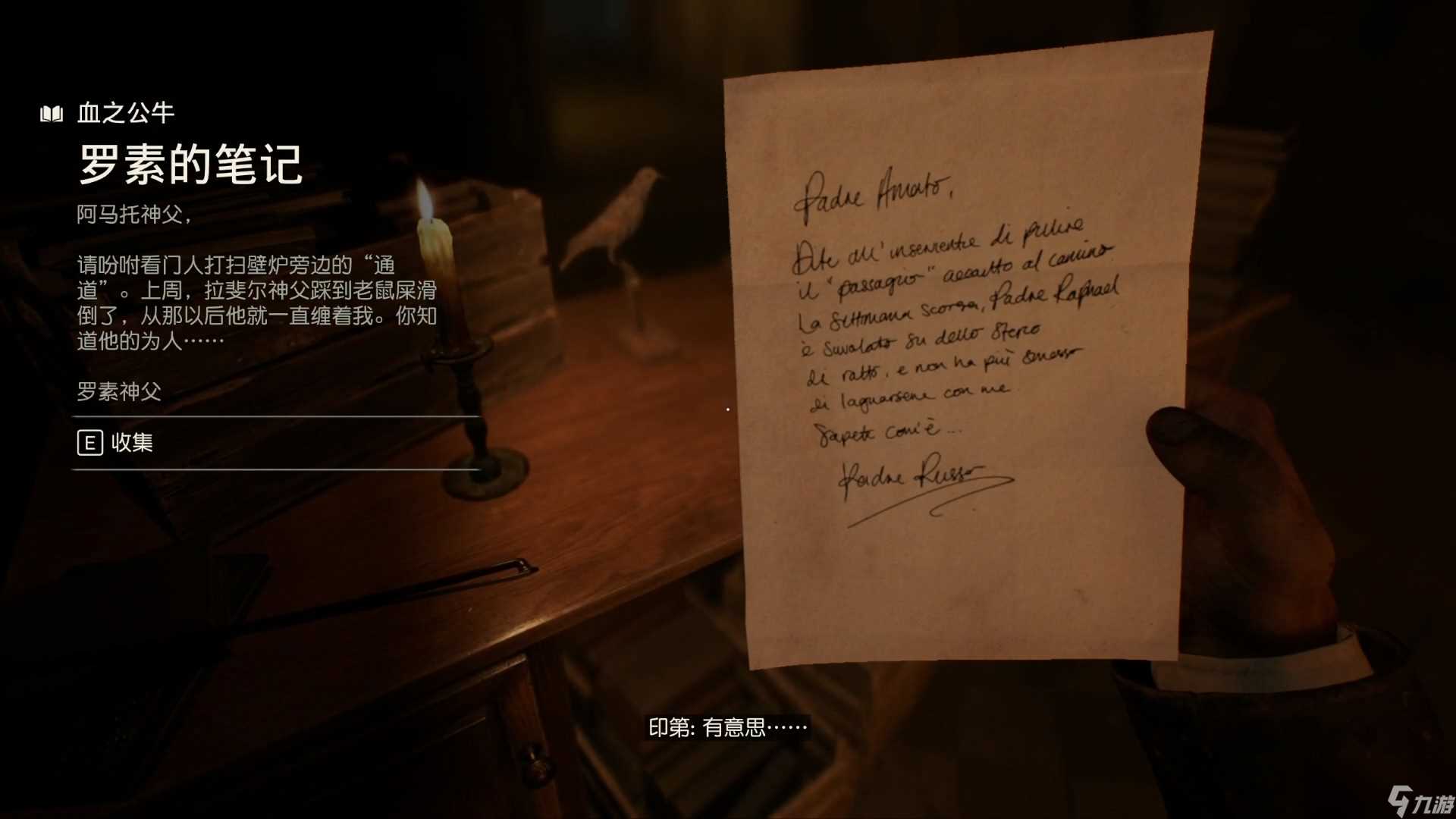Select the E key prompt icon
Viewport: 1456px width, 819px height.
[90, 444]
